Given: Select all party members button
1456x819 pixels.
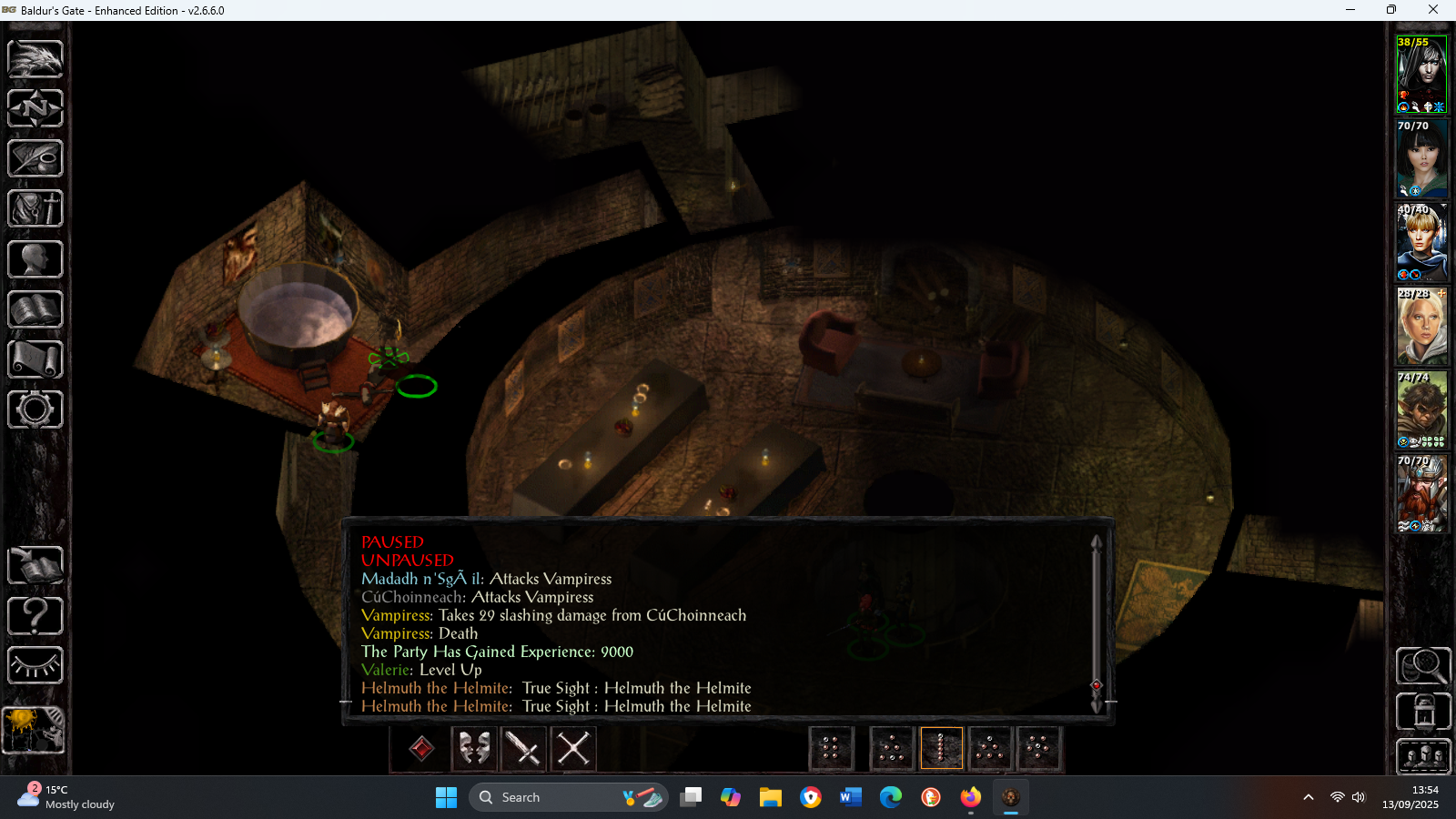Looking at the screenshot, I should tap(1423, 756).
